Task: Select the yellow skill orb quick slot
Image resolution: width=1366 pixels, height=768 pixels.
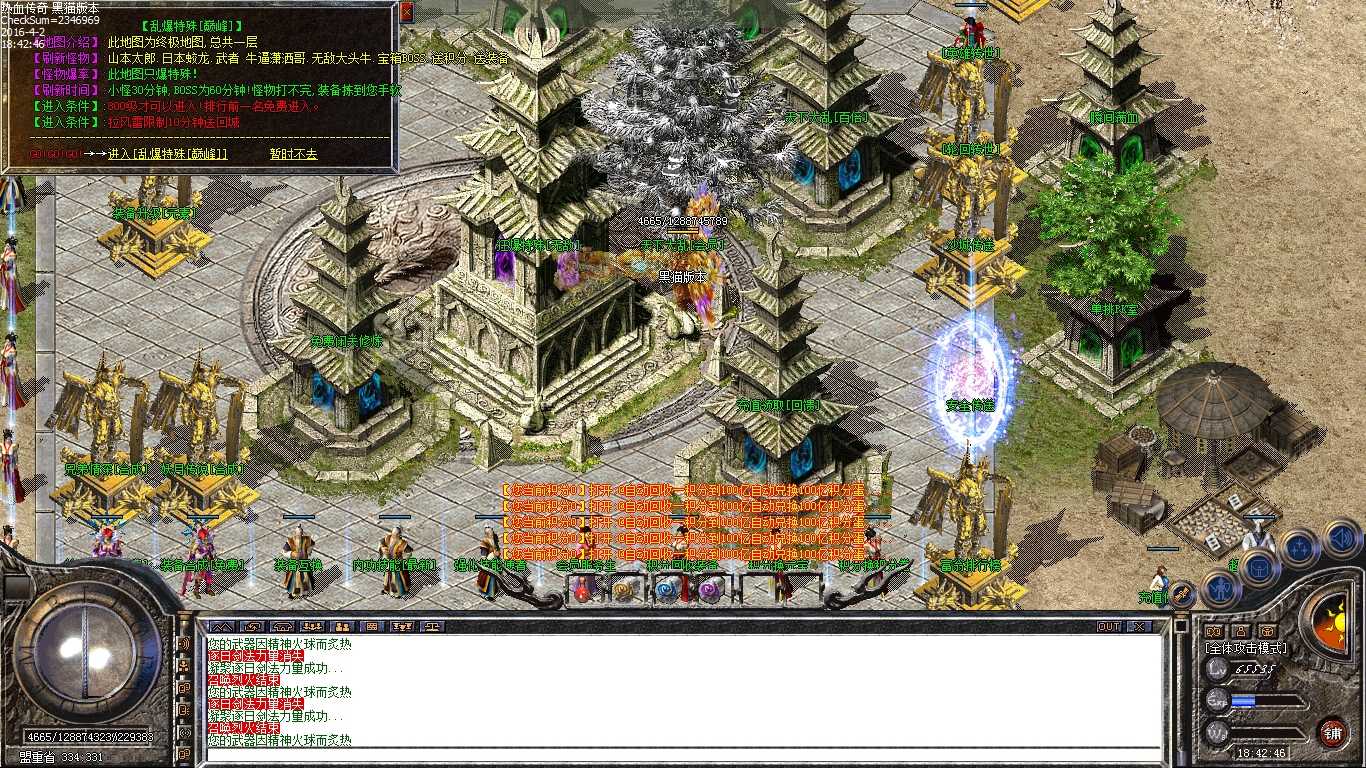Action: tap(622, 591)
